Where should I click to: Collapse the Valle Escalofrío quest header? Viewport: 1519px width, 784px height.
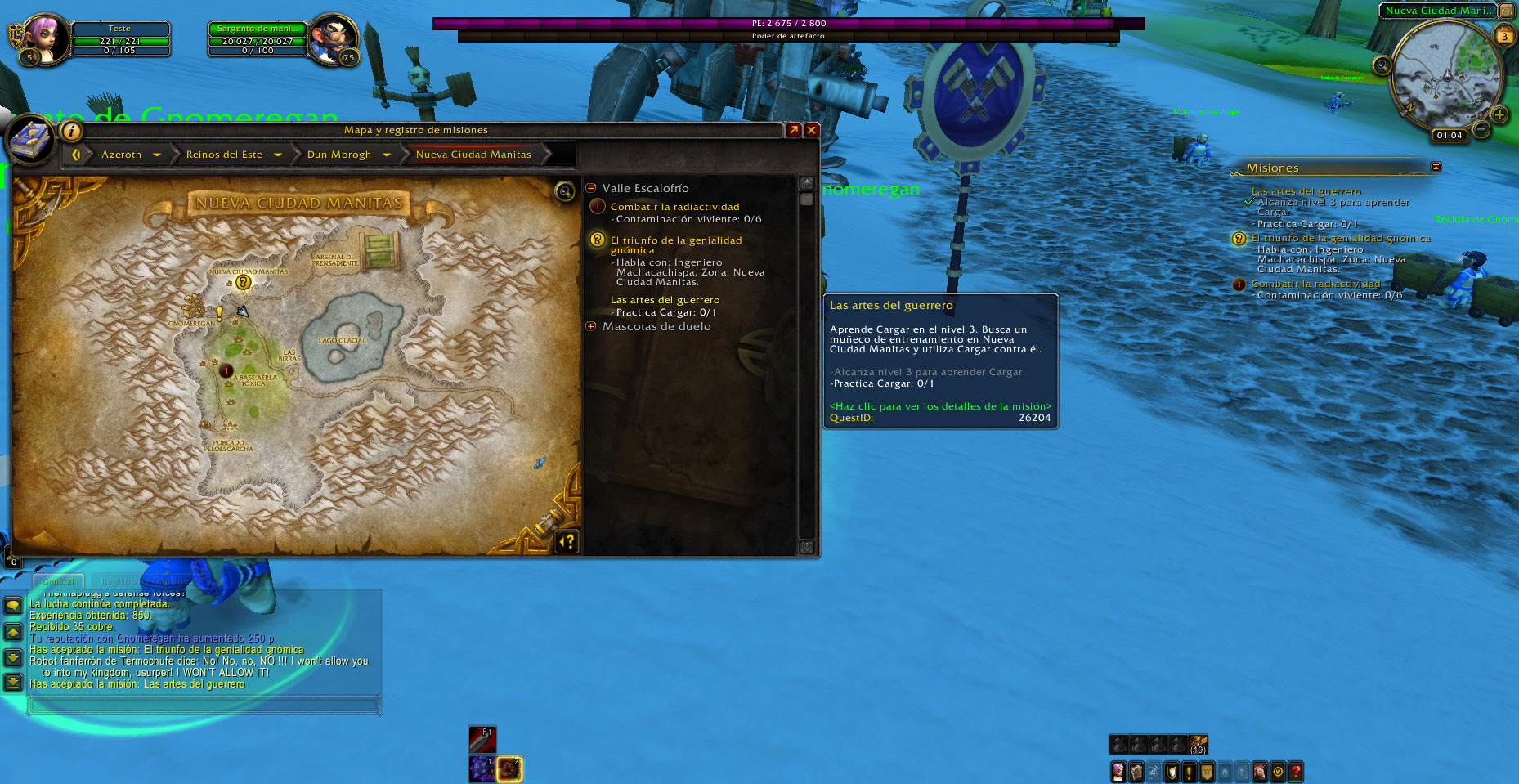pyautogui.click(x=591, y=188)
